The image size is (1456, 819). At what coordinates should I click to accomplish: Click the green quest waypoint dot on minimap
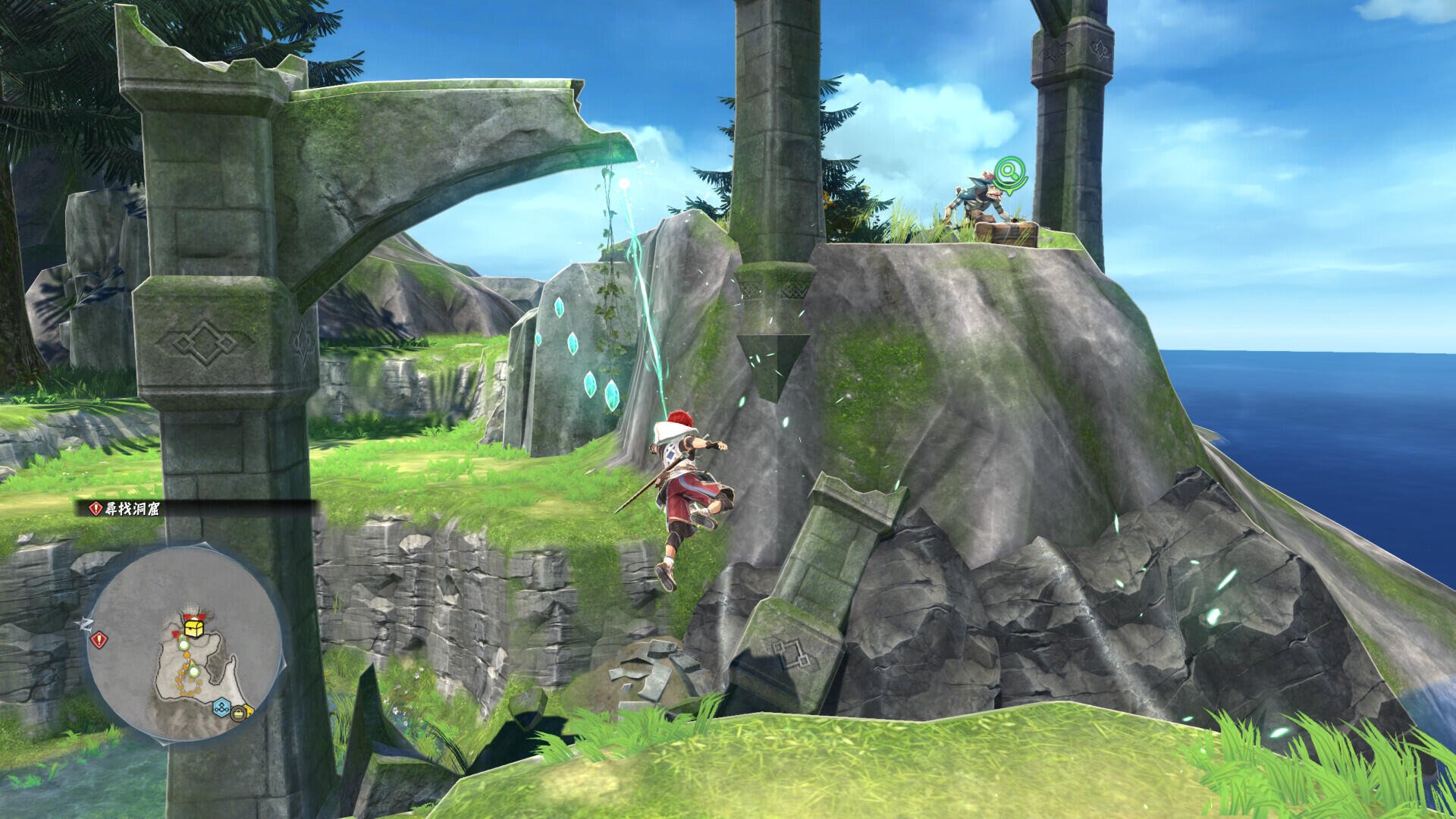(x=184, y=644)
